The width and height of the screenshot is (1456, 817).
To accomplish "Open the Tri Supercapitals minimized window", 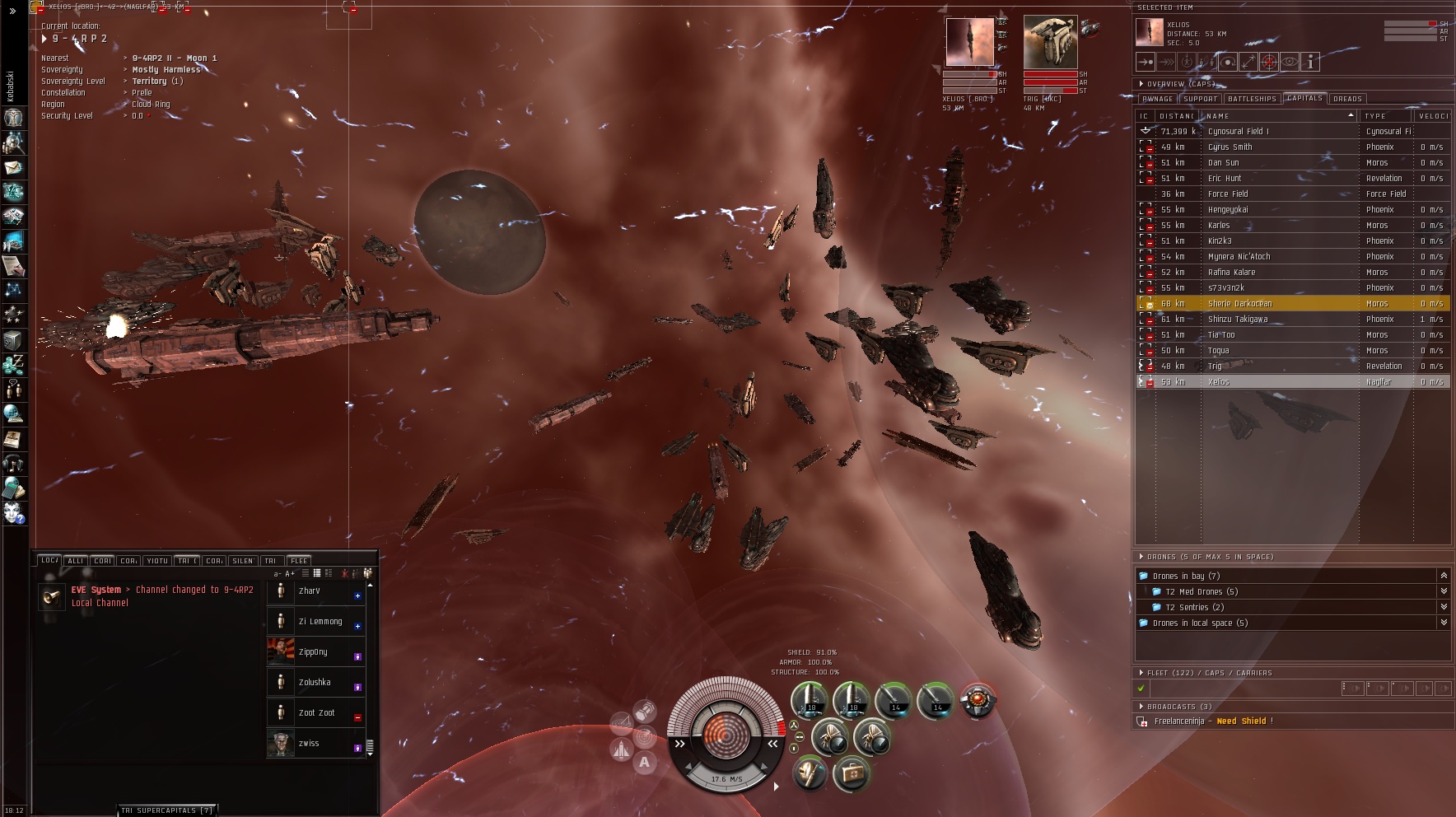I will [167, 810].
